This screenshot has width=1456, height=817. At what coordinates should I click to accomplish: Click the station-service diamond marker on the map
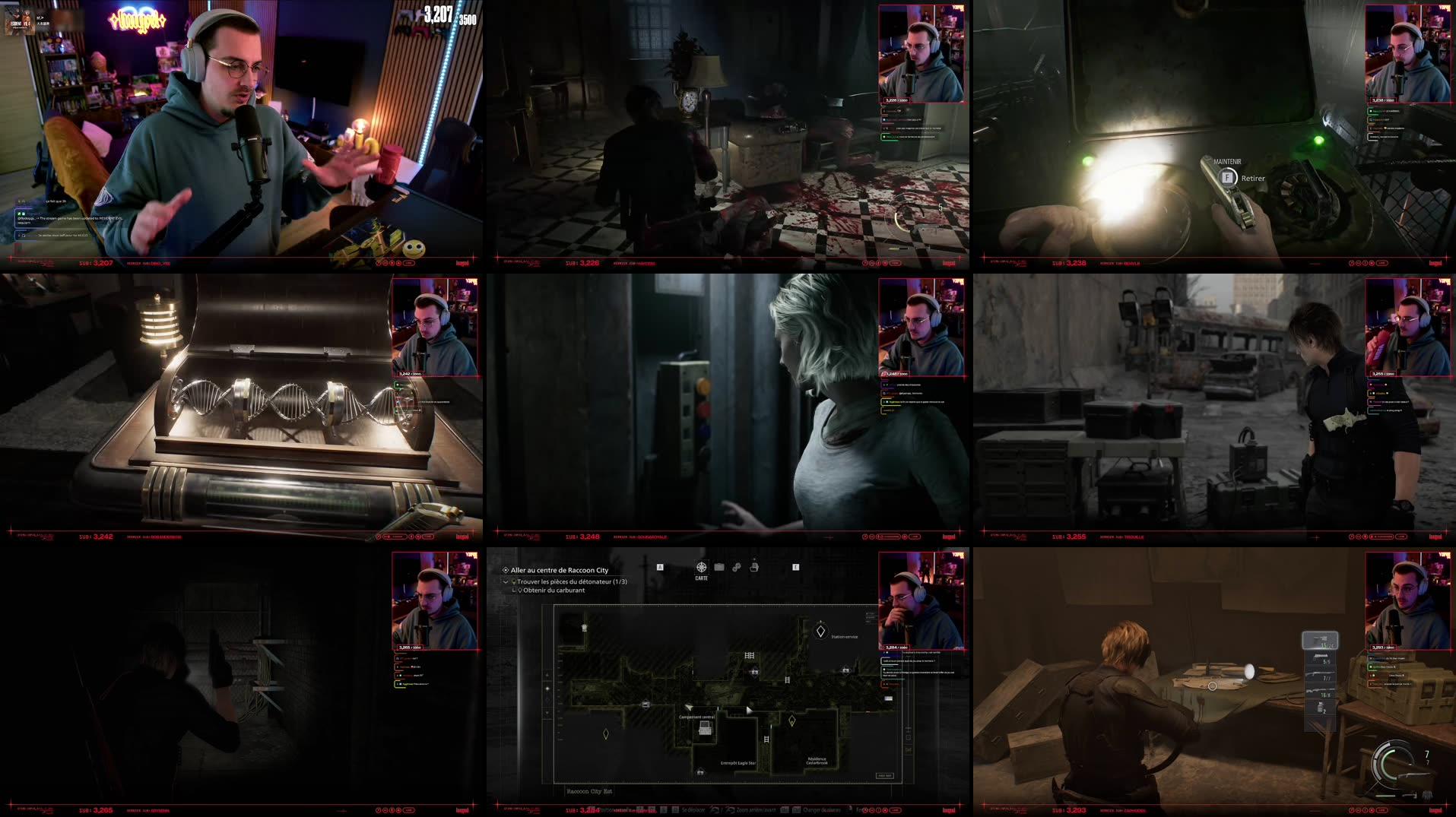pyautogui.click(x=820, y=629)
